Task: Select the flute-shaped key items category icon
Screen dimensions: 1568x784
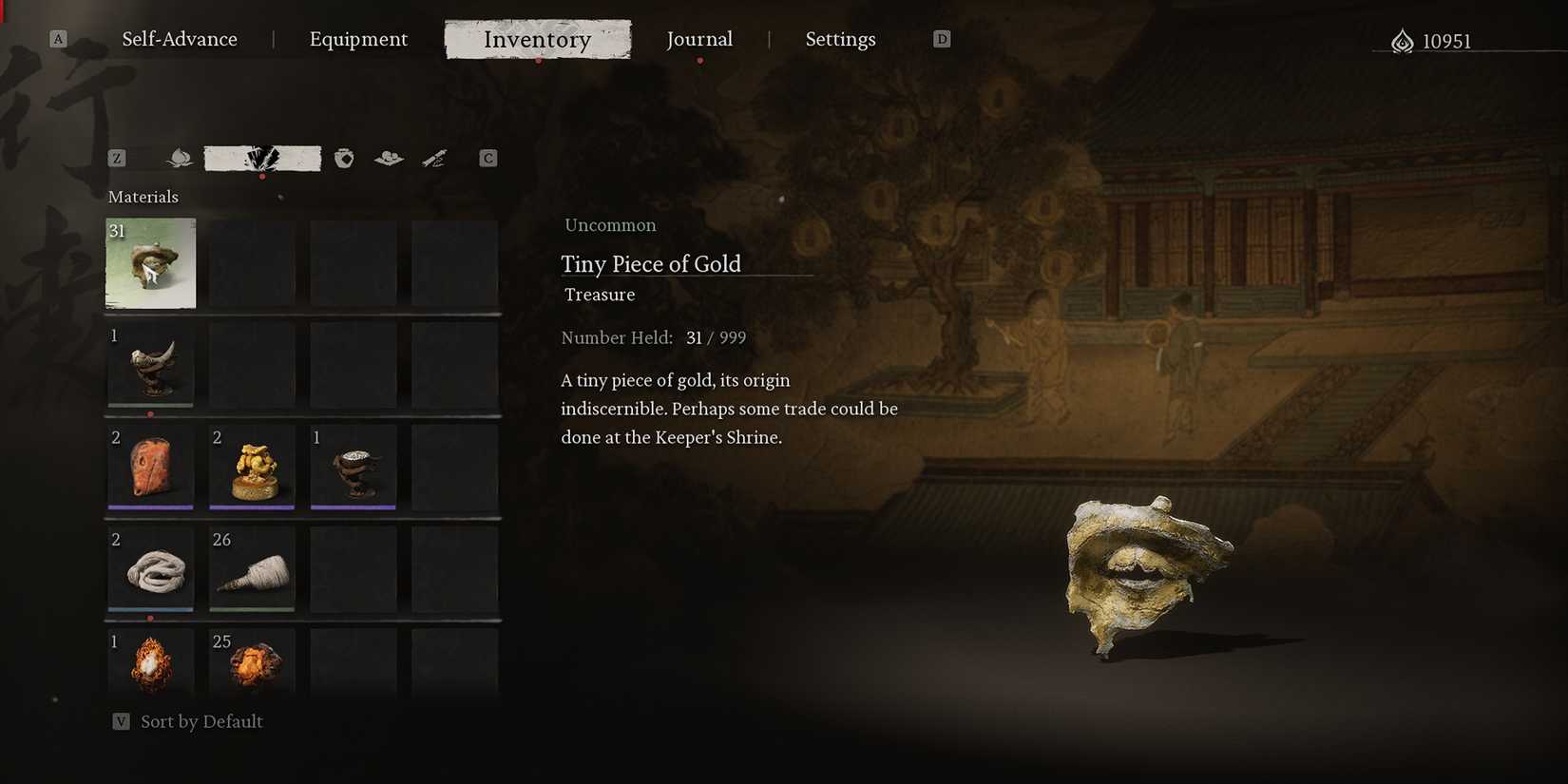Action: 434,158
